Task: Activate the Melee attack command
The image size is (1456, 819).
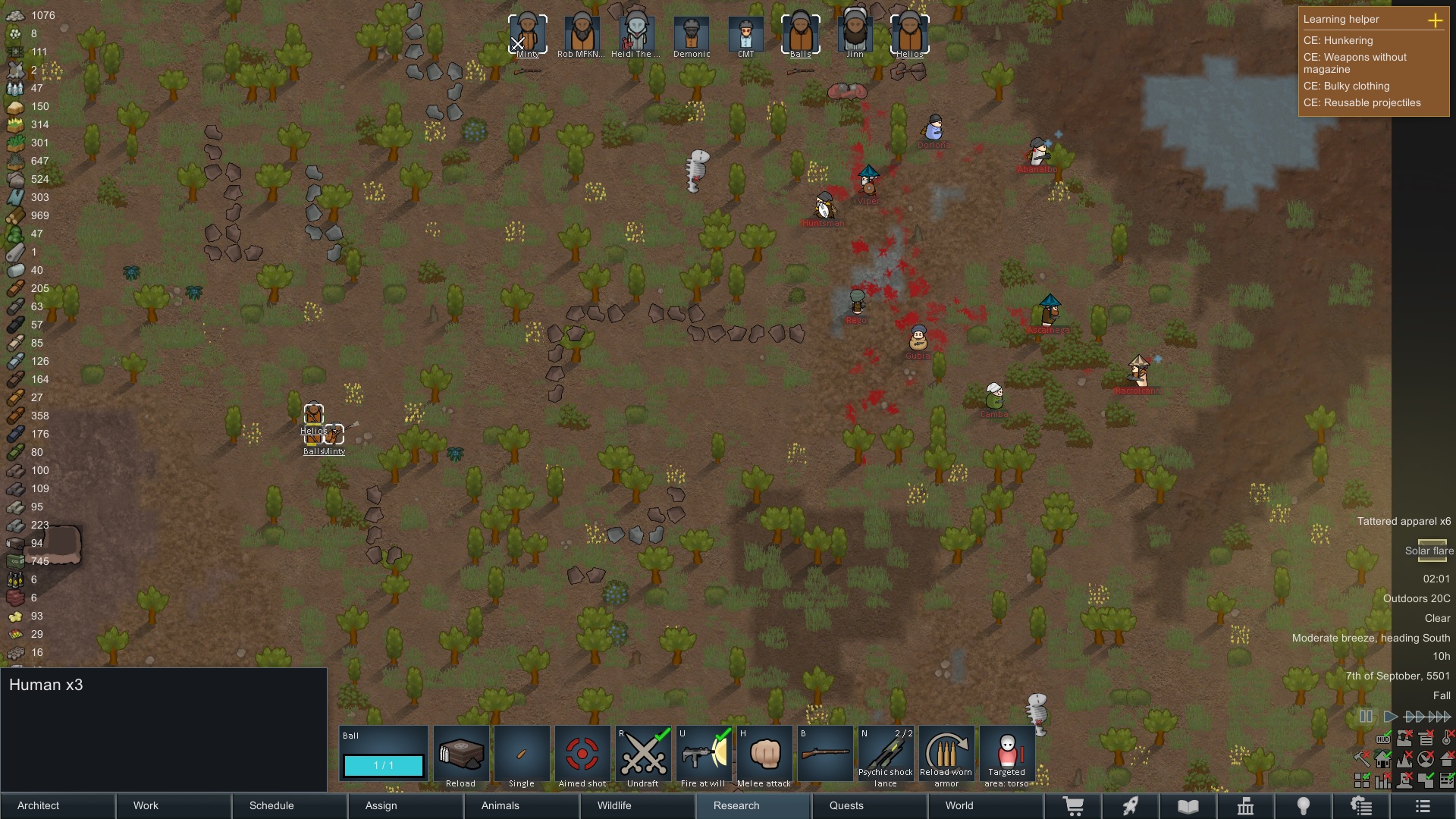Action: 764,755
